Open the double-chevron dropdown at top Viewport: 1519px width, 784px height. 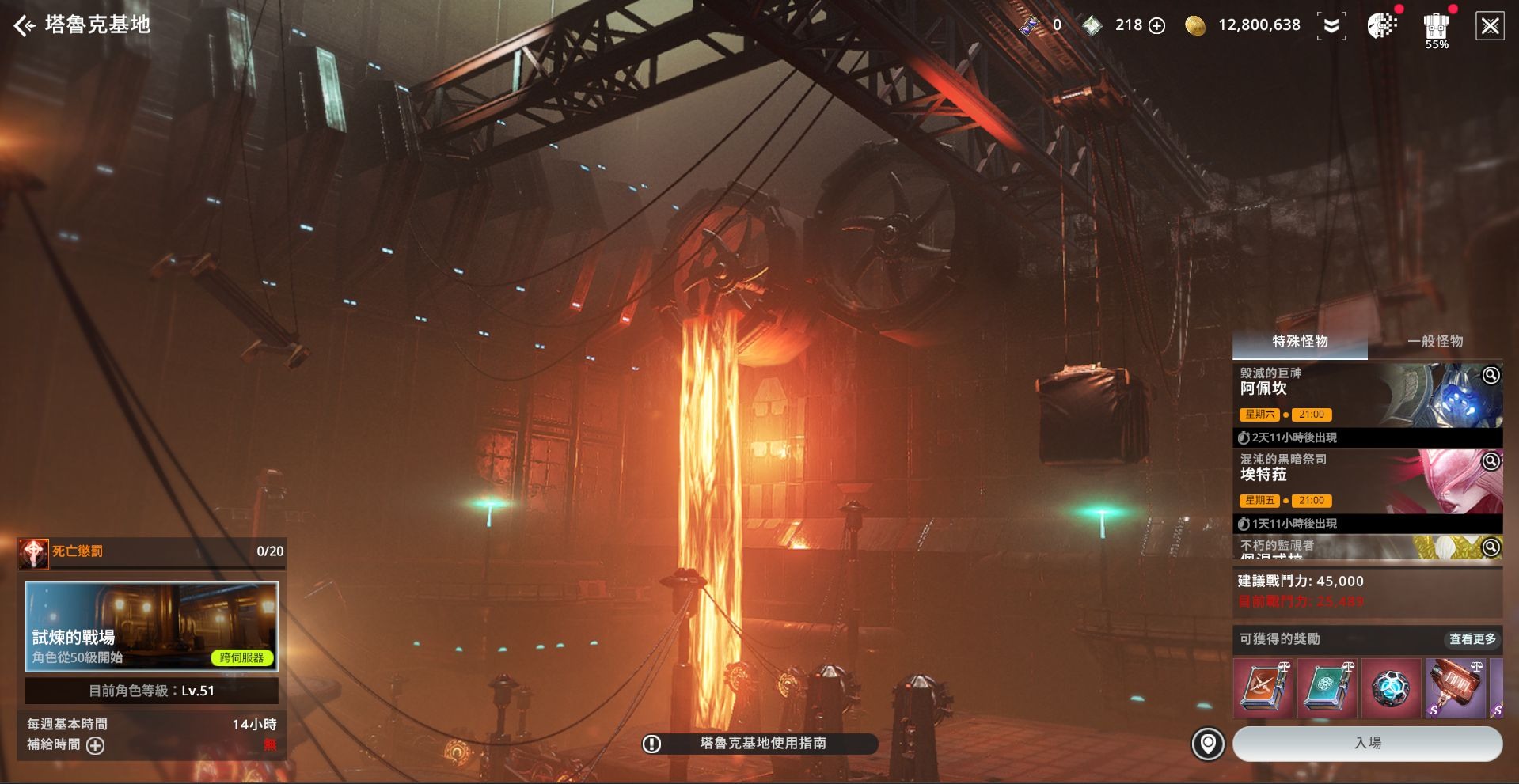click(1331, 26)
